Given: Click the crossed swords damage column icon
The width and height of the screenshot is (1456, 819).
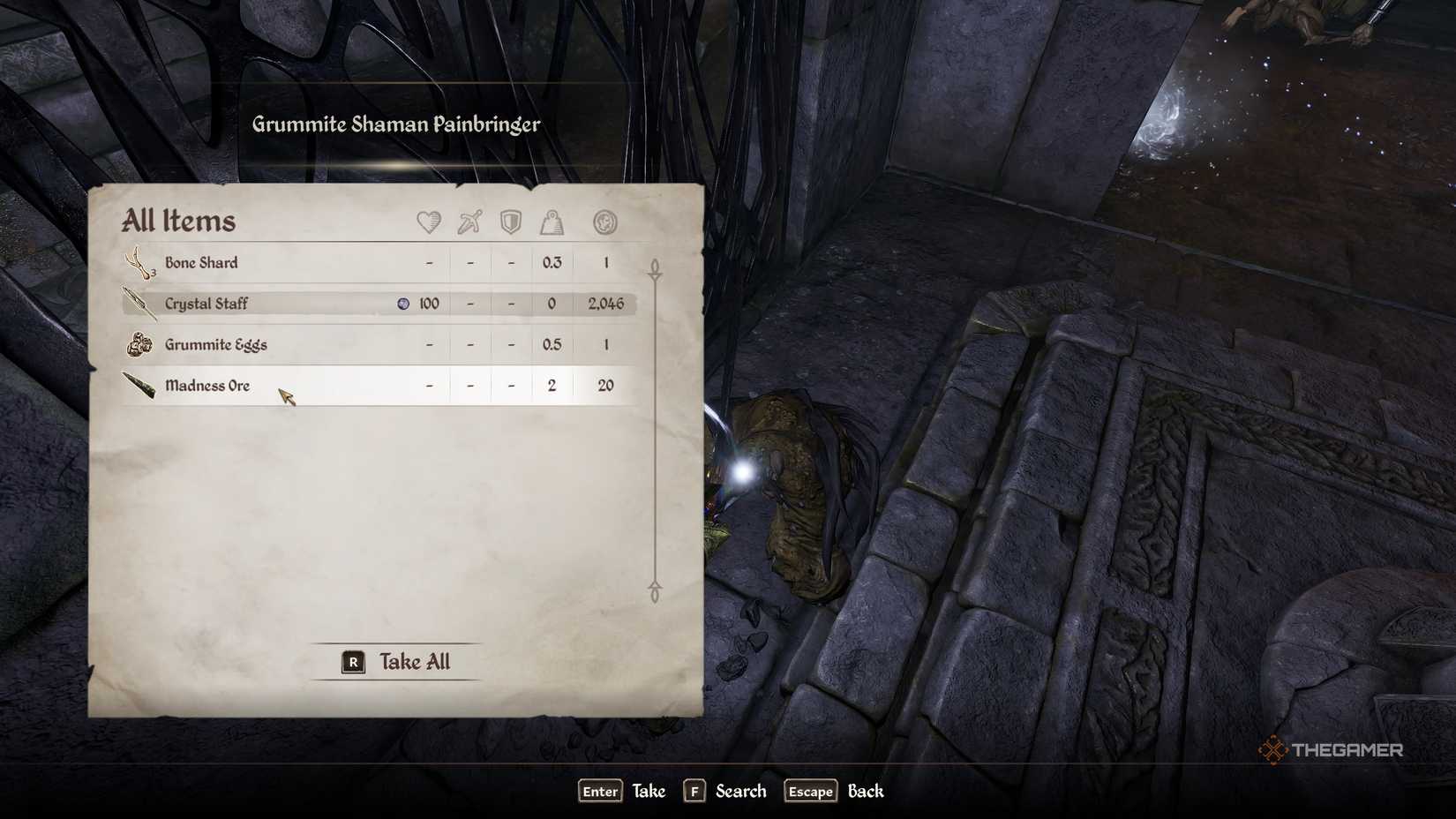Looking at the screenshot, I should coord(469,222).
